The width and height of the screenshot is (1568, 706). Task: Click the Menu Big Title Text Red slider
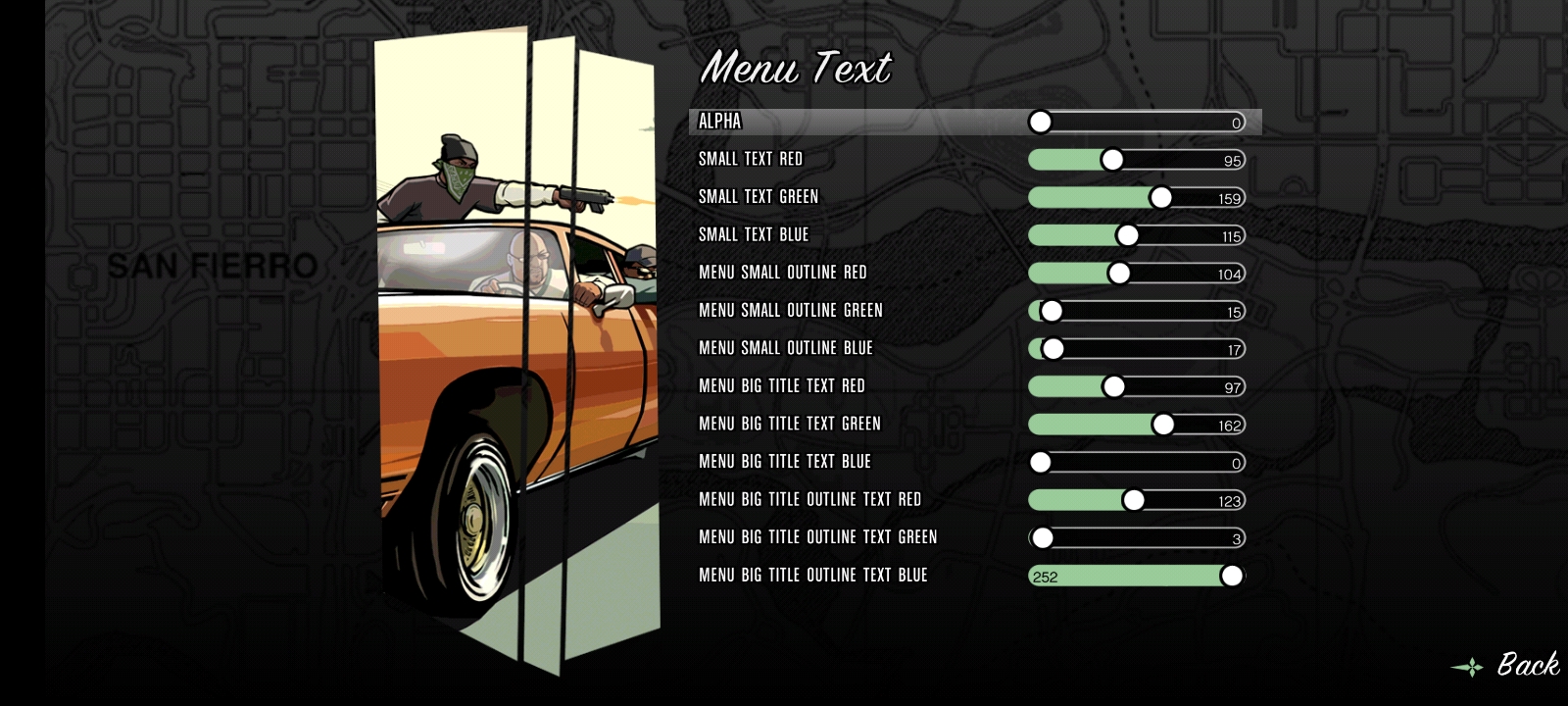point(1111,386)
